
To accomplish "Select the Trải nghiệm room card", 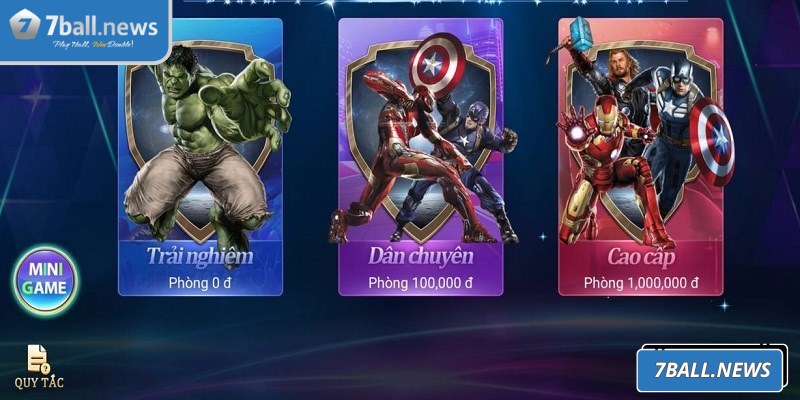I will coord(200,160).
